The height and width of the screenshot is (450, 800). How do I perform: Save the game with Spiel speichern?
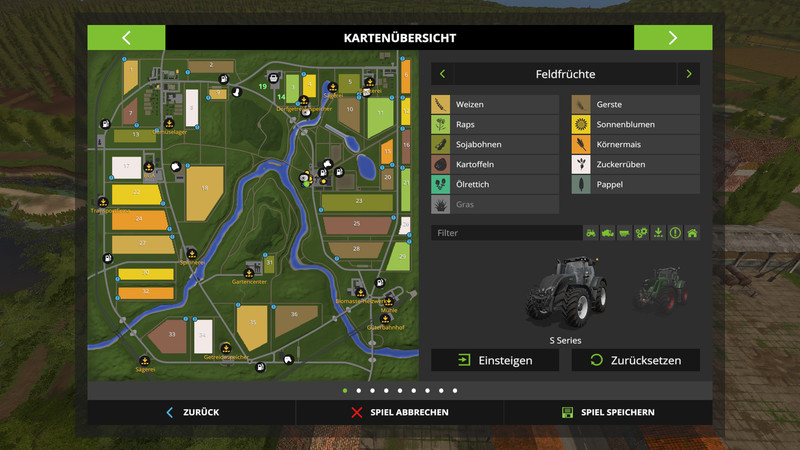click(x=607, y=412)
